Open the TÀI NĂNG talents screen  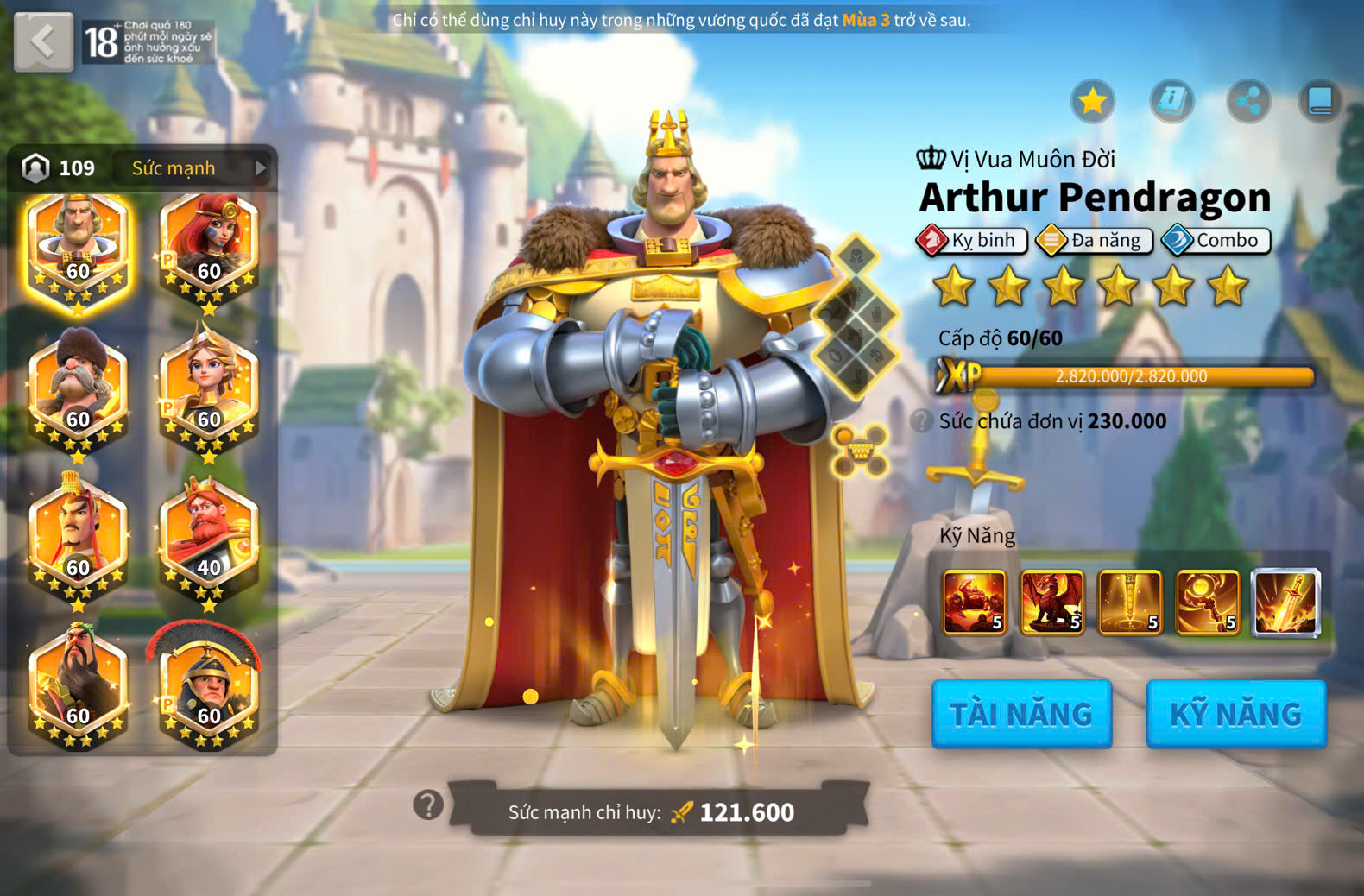coord(1021,714)
